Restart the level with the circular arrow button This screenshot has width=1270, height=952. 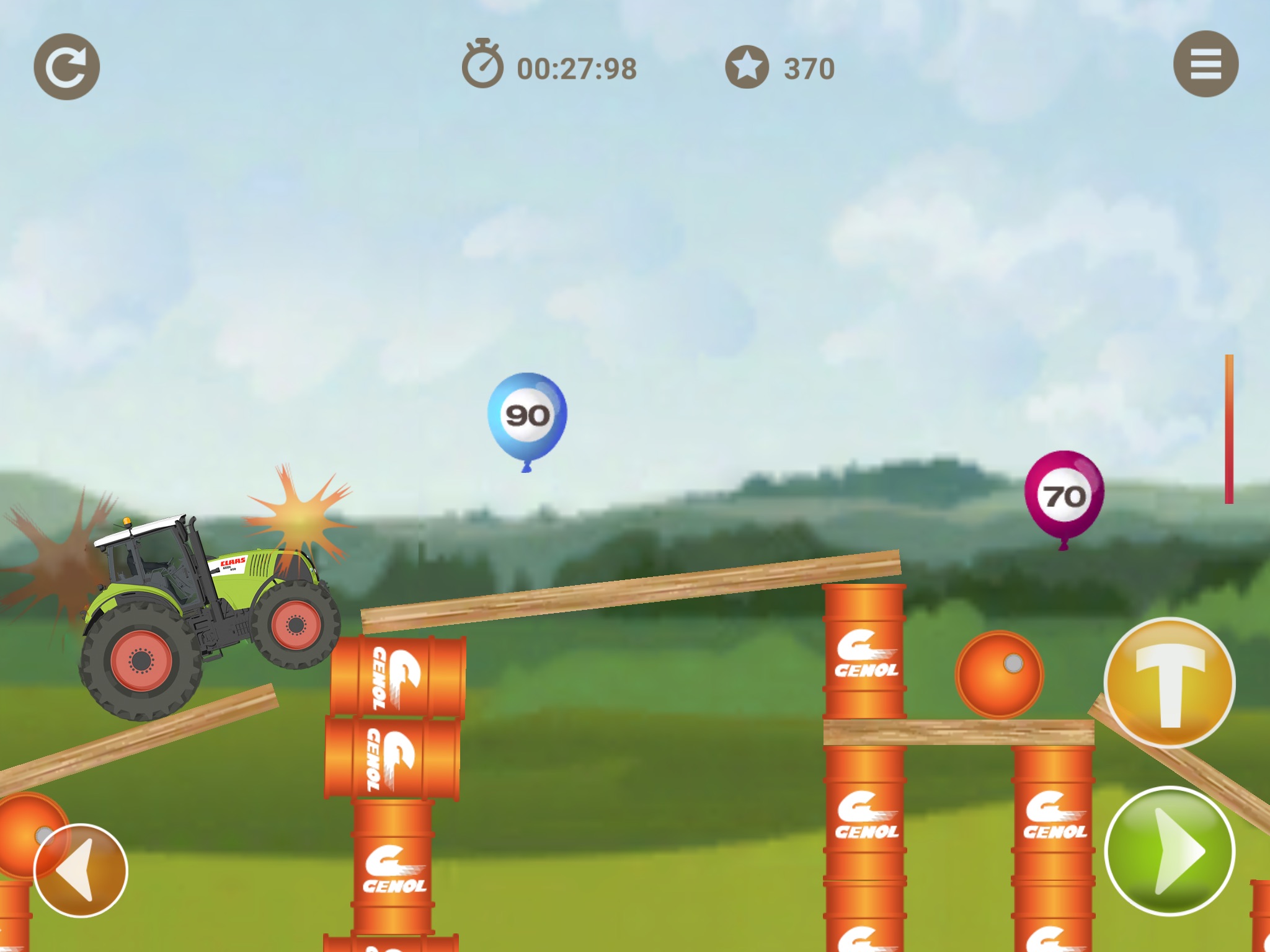pos(66,67)
